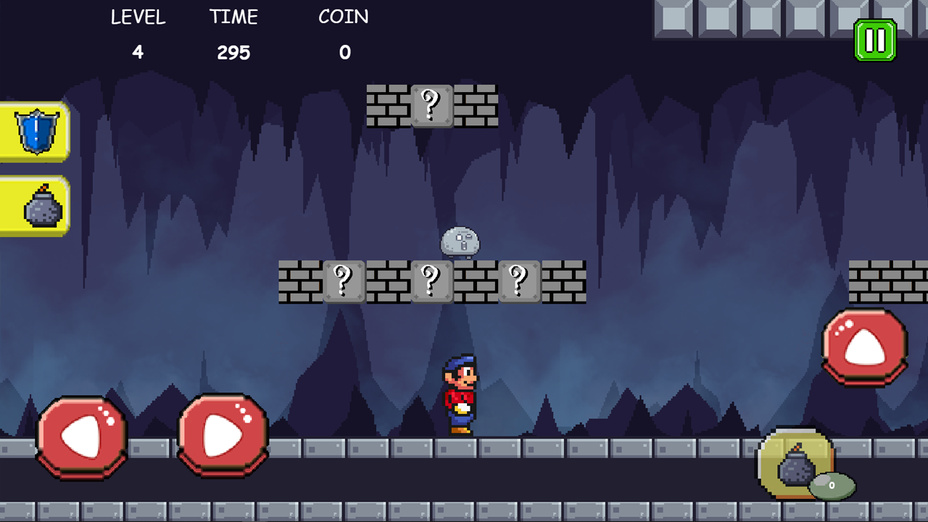The height and width of the screenshot is (522, 928).
Task: Throw a bomb with the round bomb button
Action: point(796,466)
